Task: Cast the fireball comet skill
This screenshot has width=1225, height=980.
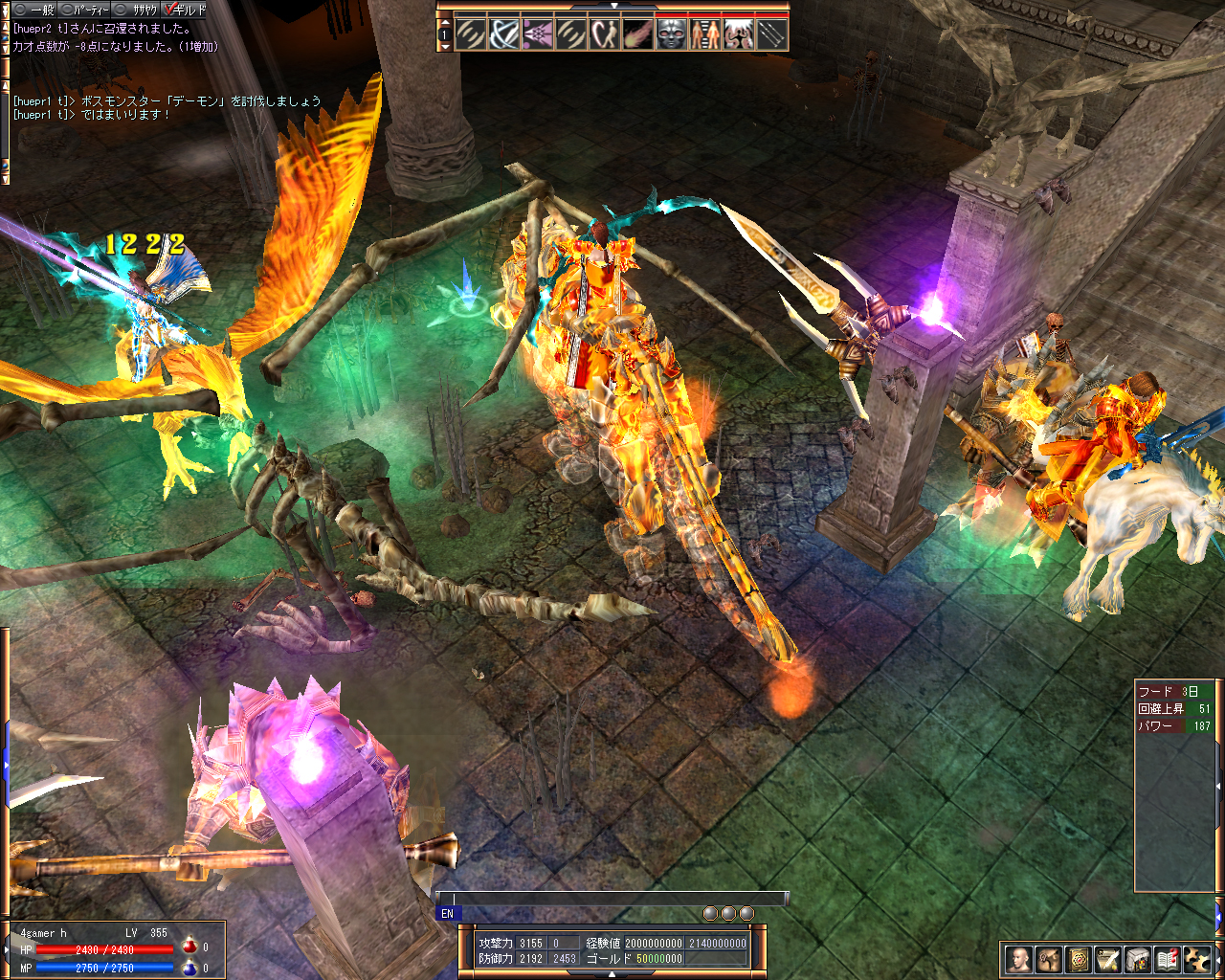Action: (x=638, y=35)
